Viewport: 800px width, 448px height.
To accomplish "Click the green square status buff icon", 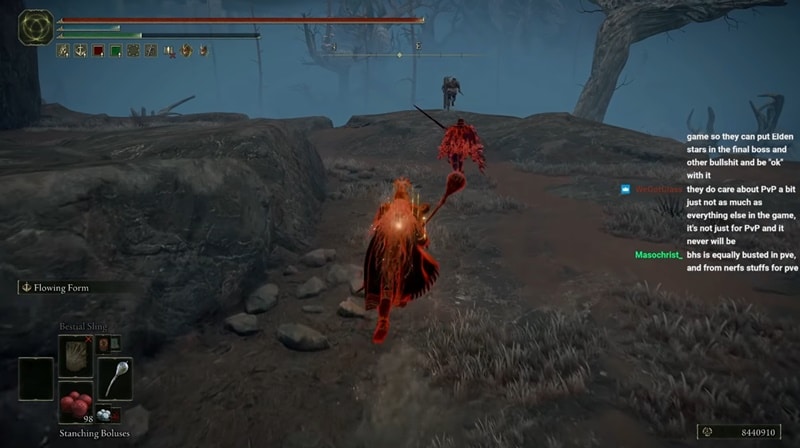I will pyautogui.click(x=116, y=50).
